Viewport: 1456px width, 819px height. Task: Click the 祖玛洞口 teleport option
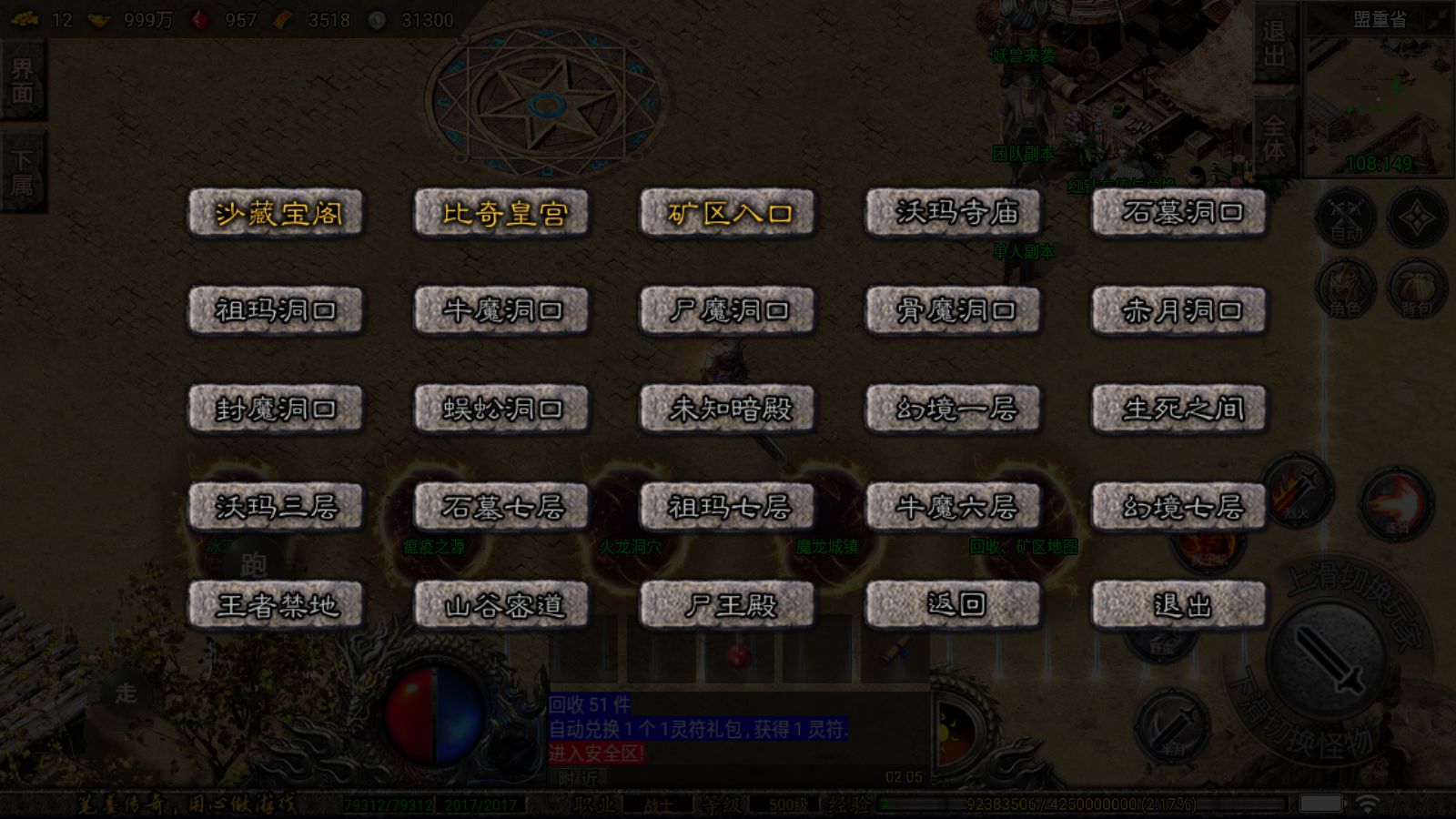click(x=276, y=311)
